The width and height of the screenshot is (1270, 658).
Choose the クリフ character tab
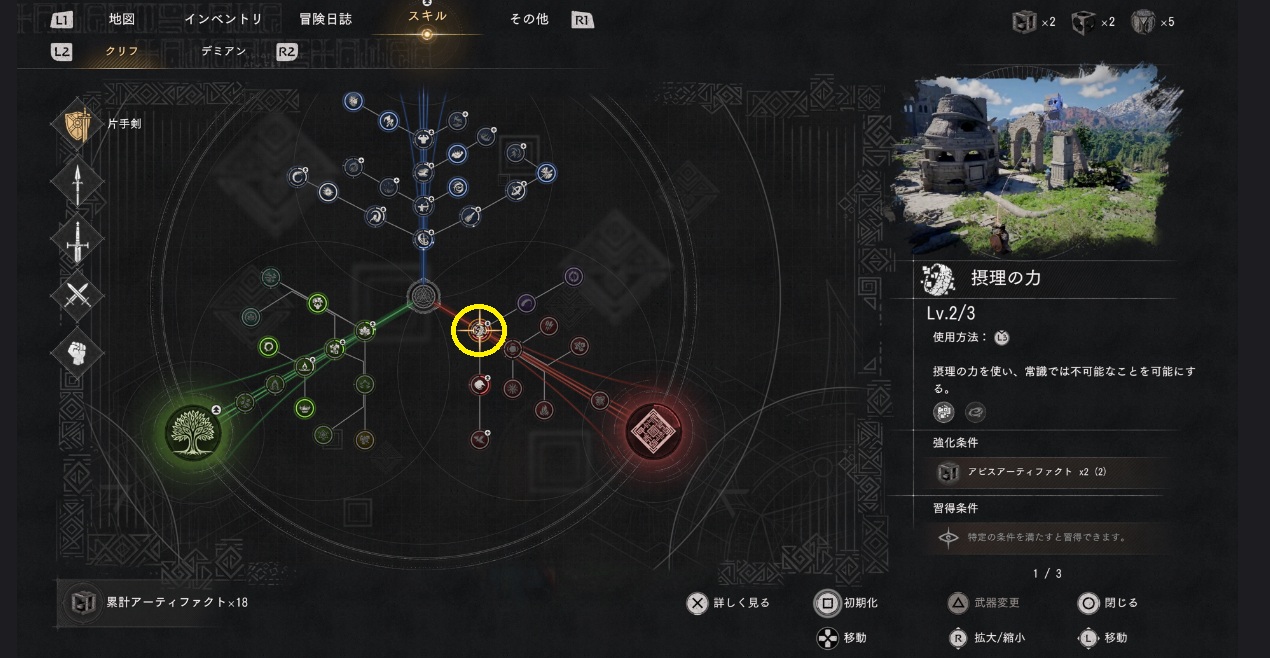(x=122, y=51)
